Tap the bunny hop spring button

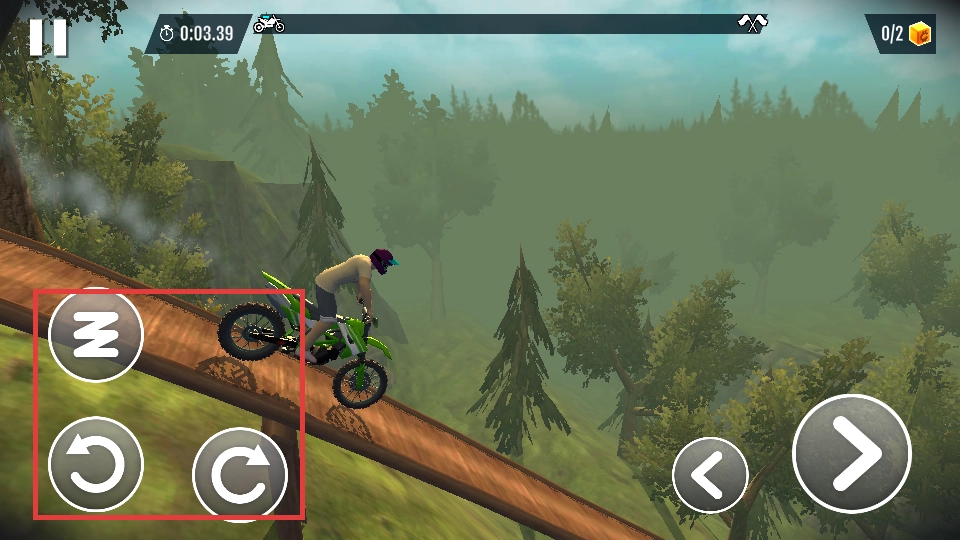pyautogui.click(x=96, y=335)
